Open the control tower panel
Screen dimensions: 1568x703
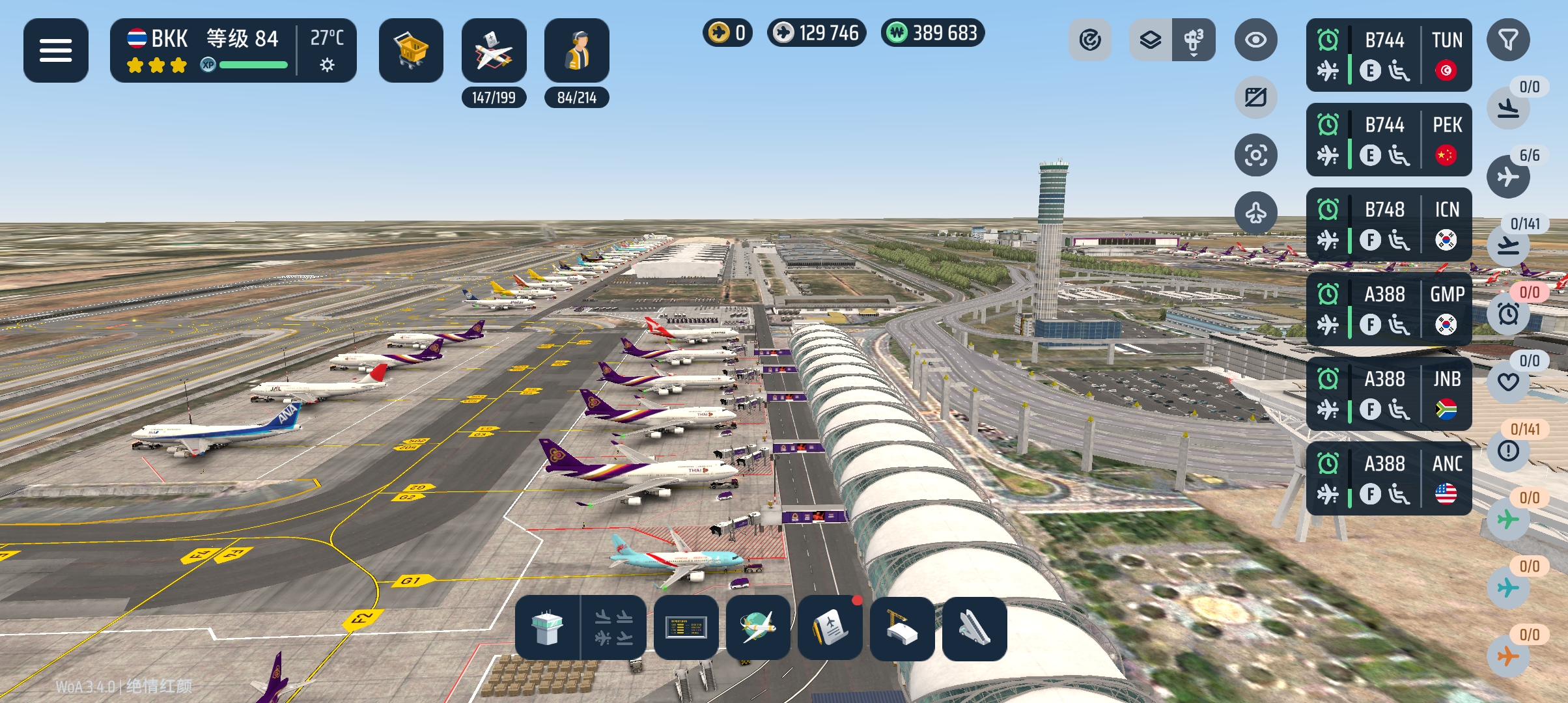547,628
